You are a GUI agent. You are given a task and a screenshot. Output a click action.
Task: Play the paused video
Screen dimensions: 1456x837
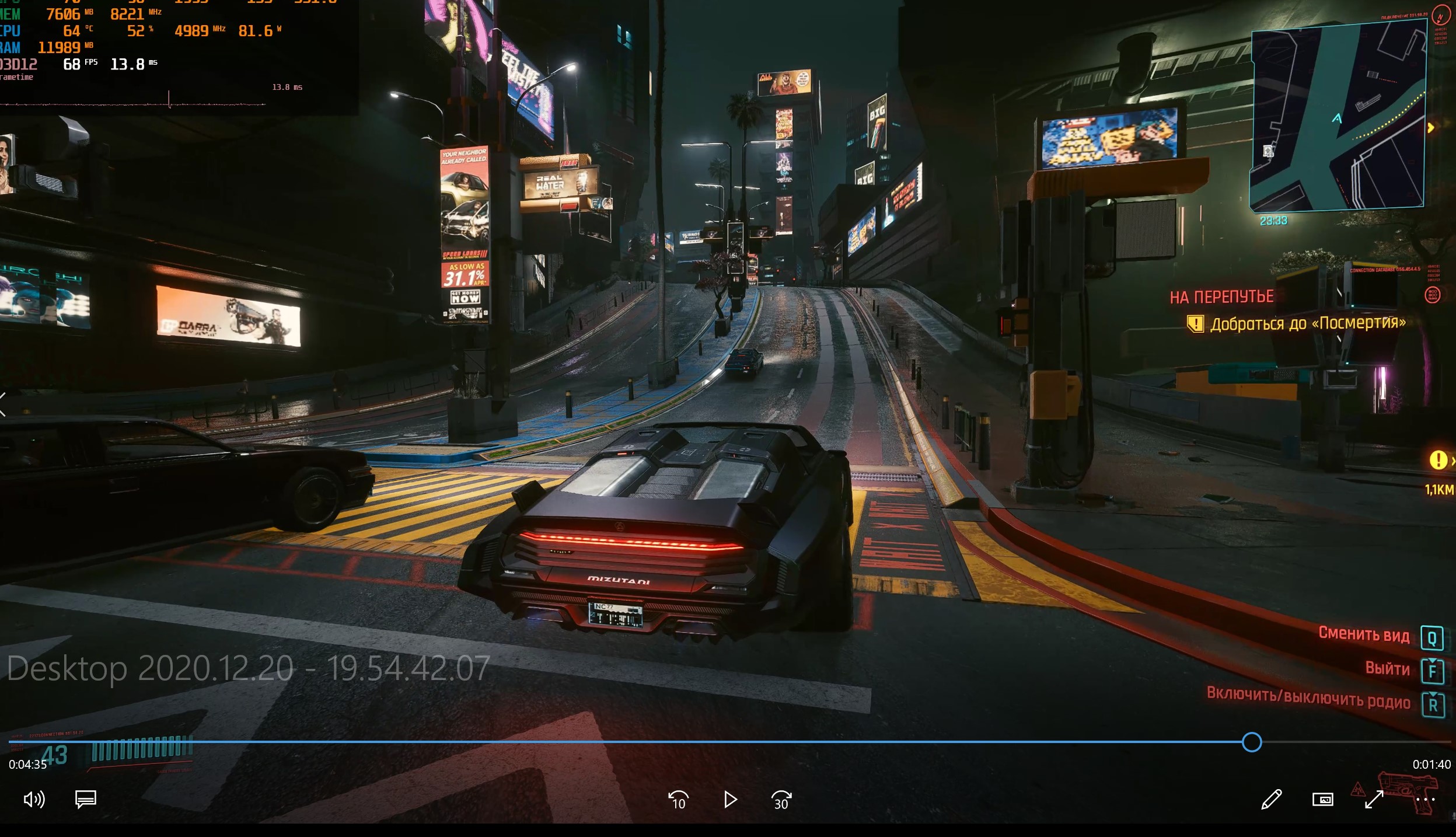click(729, 800)
